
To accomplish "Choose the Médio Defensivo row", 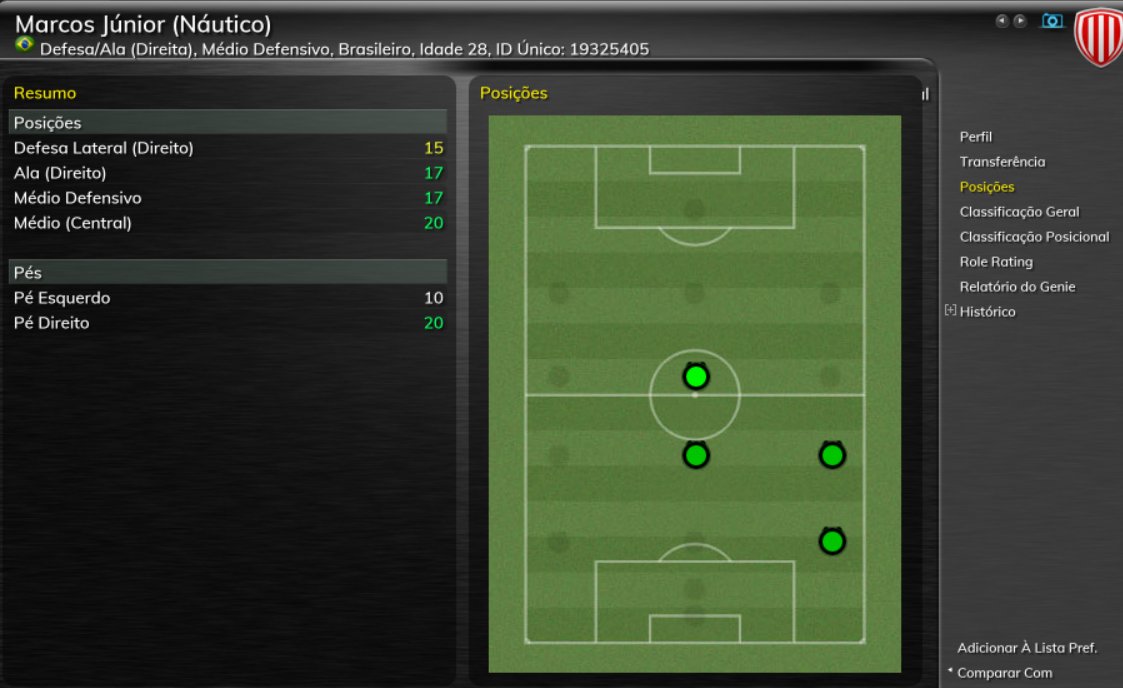I will tap(228, 198).
